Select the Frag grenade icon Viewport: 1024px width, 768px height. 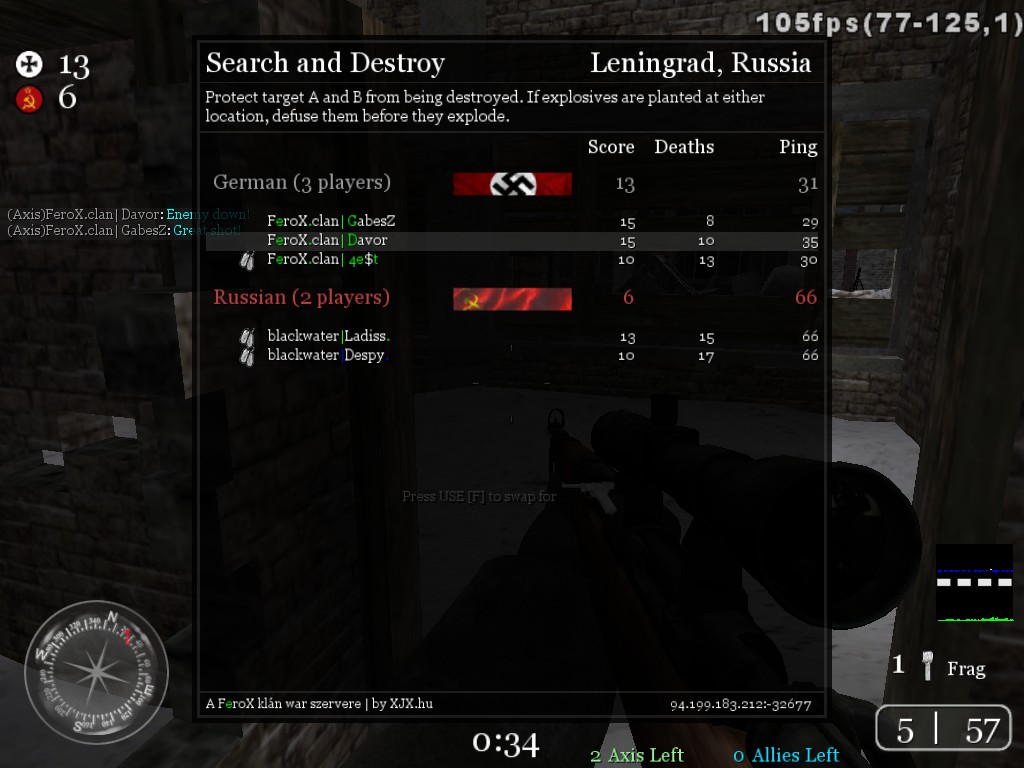(929, 667)
